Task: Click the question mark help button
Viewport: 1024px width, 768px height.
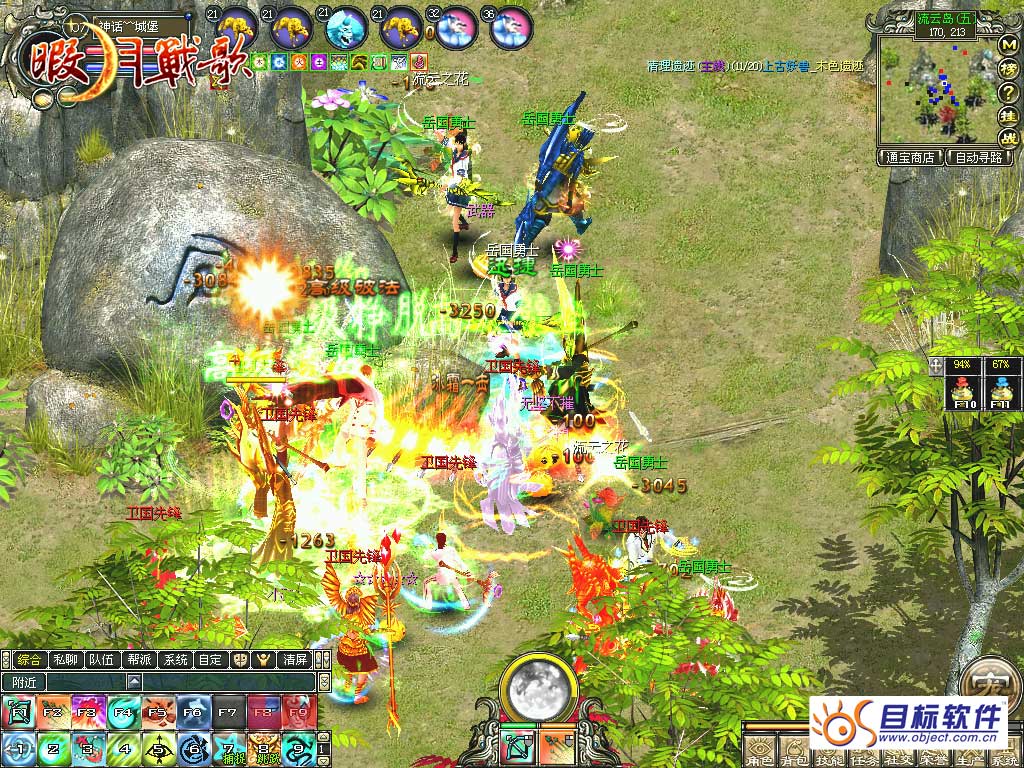Action: coord(1009,92)
